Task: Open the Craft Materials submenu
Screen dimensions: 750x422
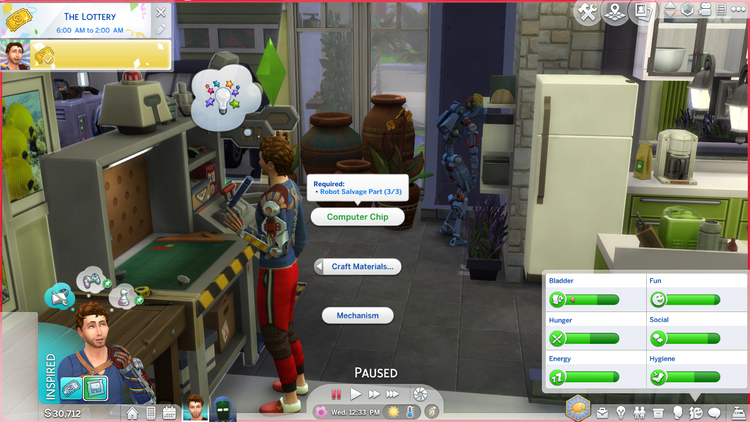Action: [359, 267]
